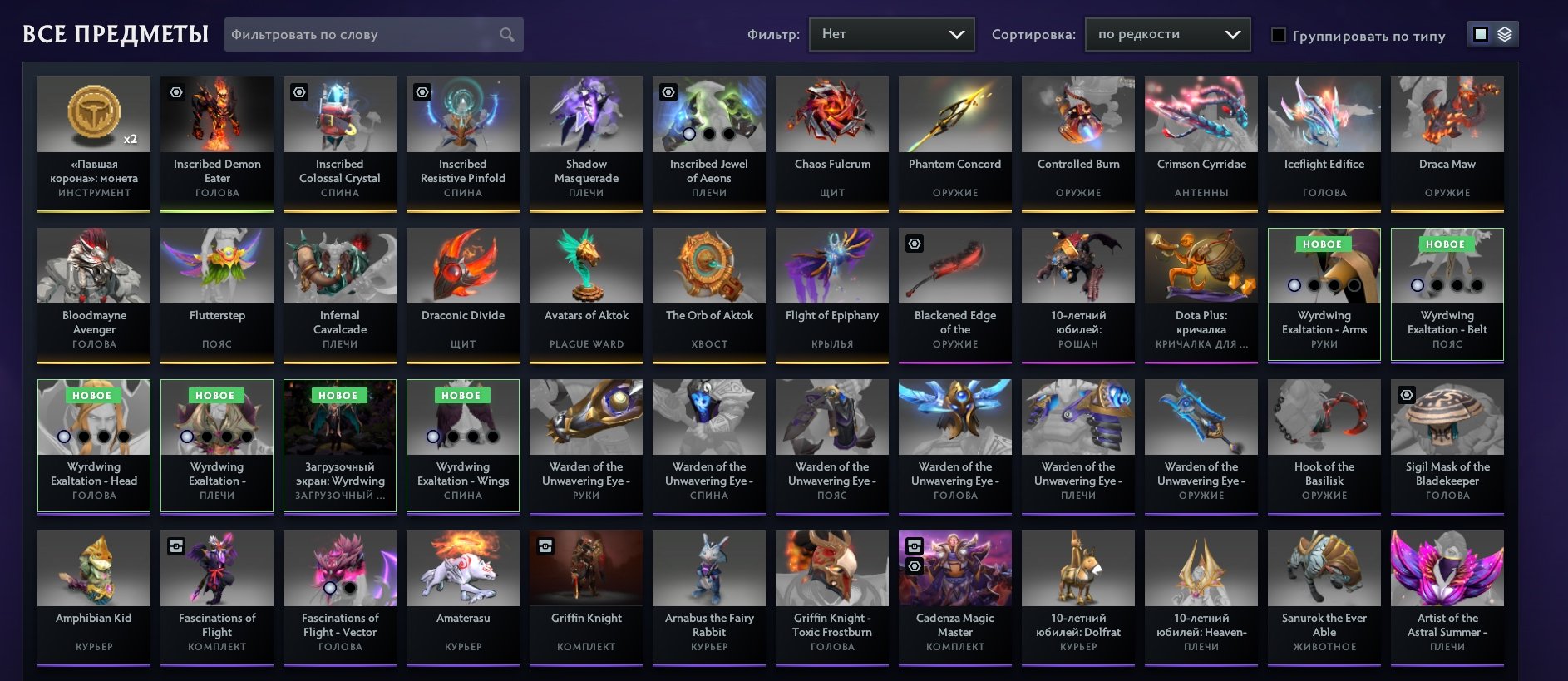Click the magnifier icon in the filter field
This screenshot has height=681, width=1568.
[x=507, y=34]
